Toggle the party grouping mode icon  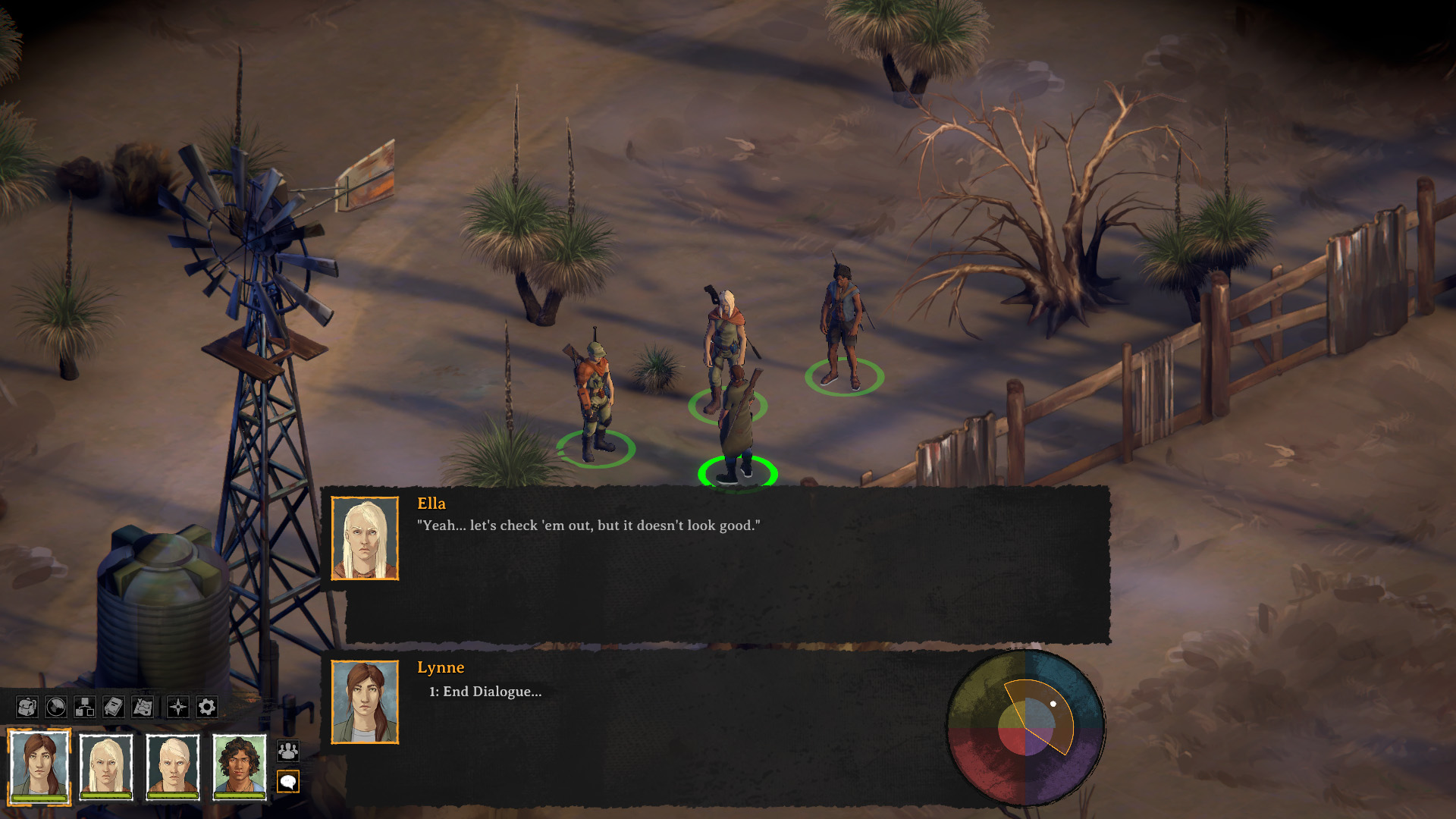pos(290,750)
